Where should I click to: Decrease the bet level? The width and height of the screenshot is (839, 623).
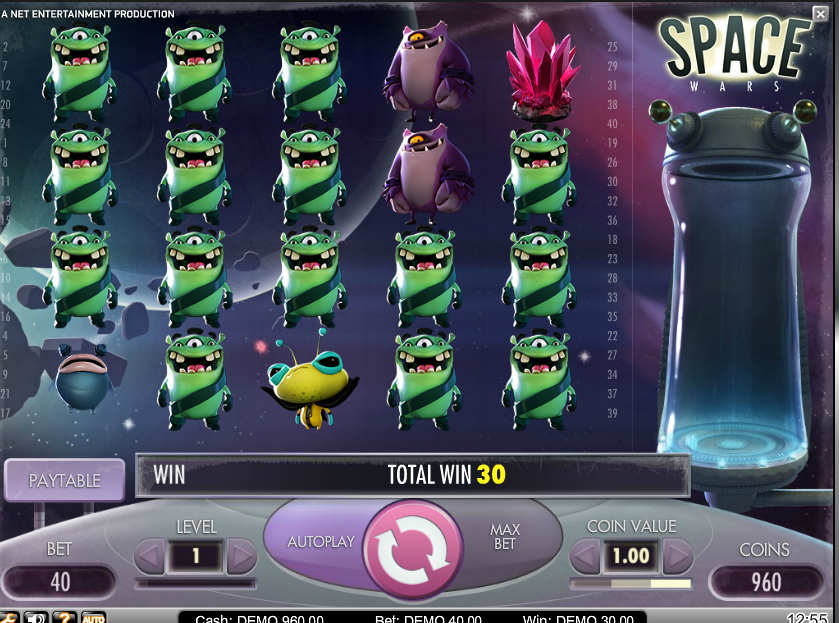[149, 555]
